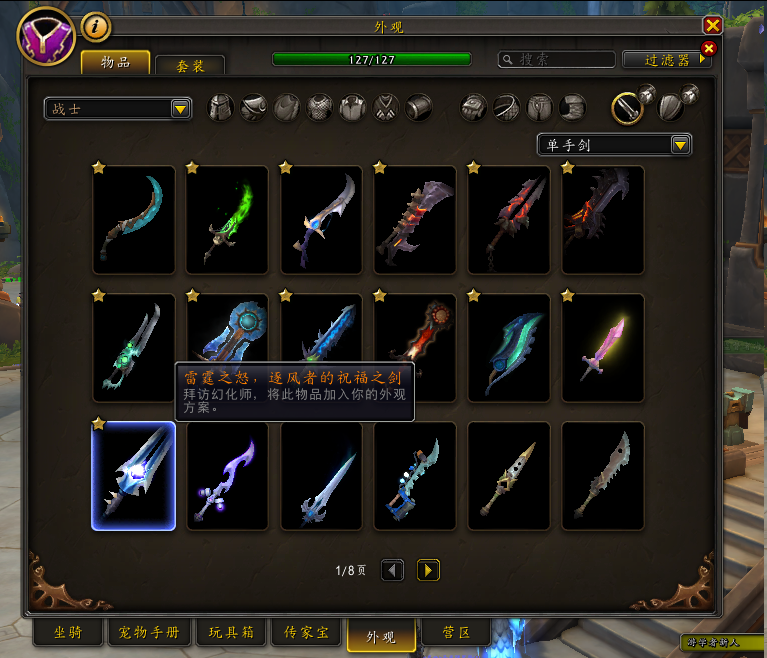767x658 pixels.
Task: Open the 过滤器 filter menu
Action: click(x=667, y=60)
